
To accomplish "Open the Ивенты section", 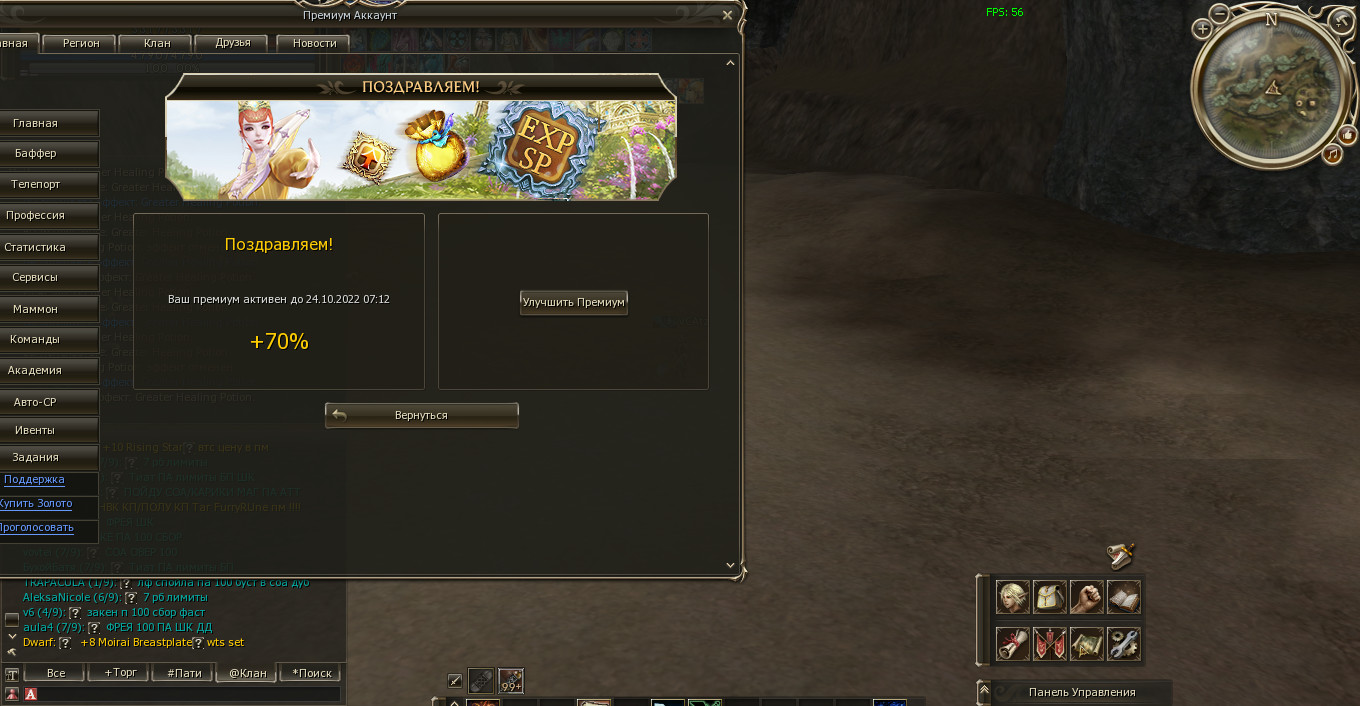I will pyautogui.click(x=36, y=430).
